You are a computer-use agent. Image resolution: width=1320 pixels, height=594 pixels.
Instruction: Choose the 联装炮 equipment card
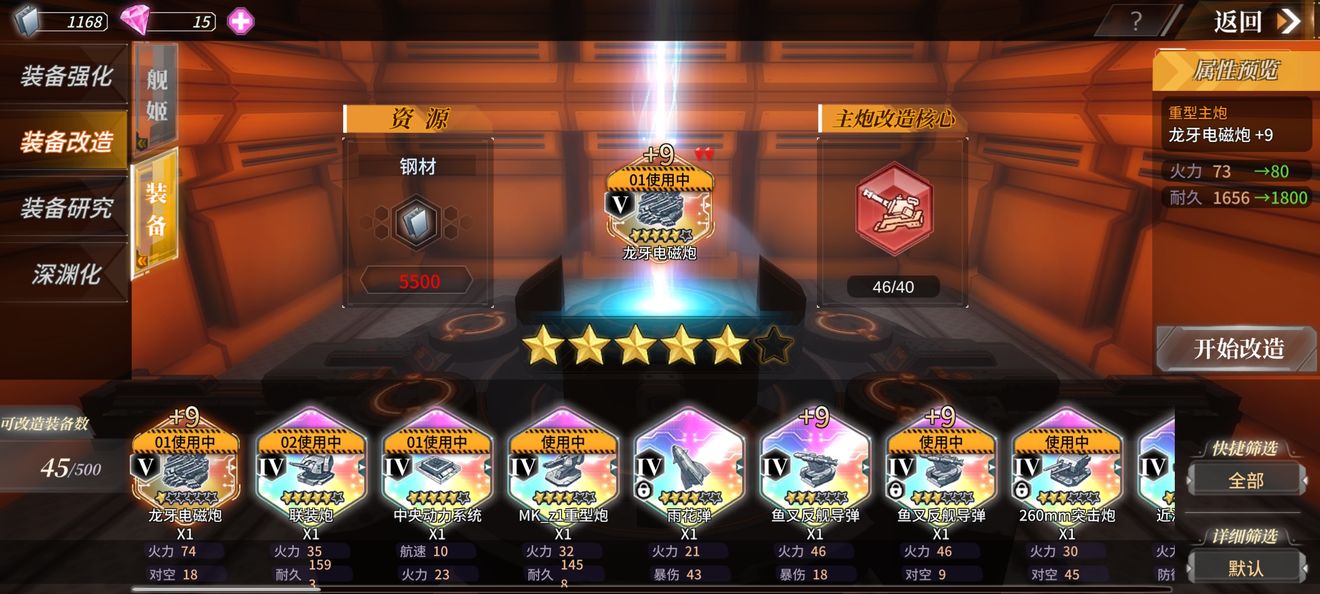pyautogui.click(x=311, y=470)
